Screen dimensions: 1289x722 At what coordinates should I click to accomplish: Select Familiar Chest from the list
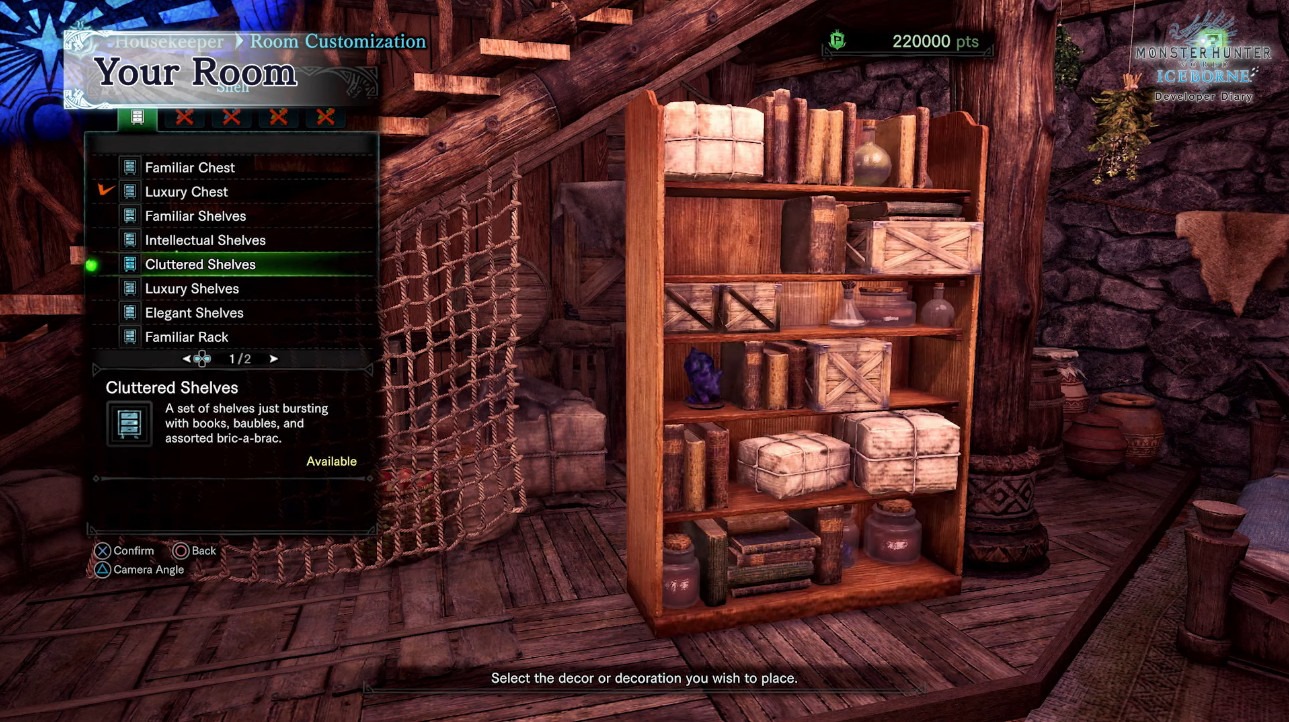point(190,167)
